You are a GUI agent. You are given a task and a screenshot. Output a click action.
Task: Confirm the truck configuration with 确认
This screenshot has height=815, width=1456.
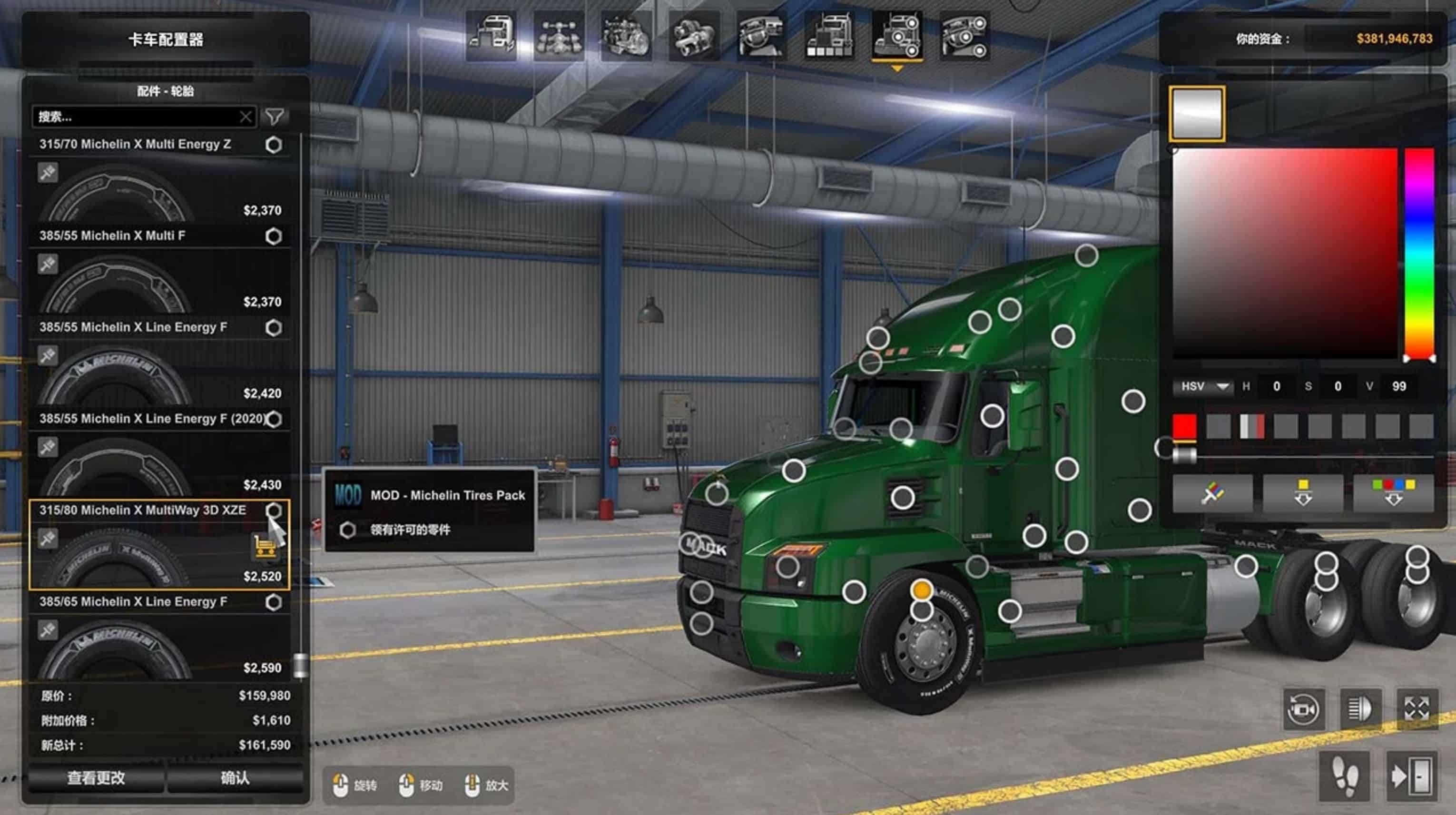pos(235,778)
